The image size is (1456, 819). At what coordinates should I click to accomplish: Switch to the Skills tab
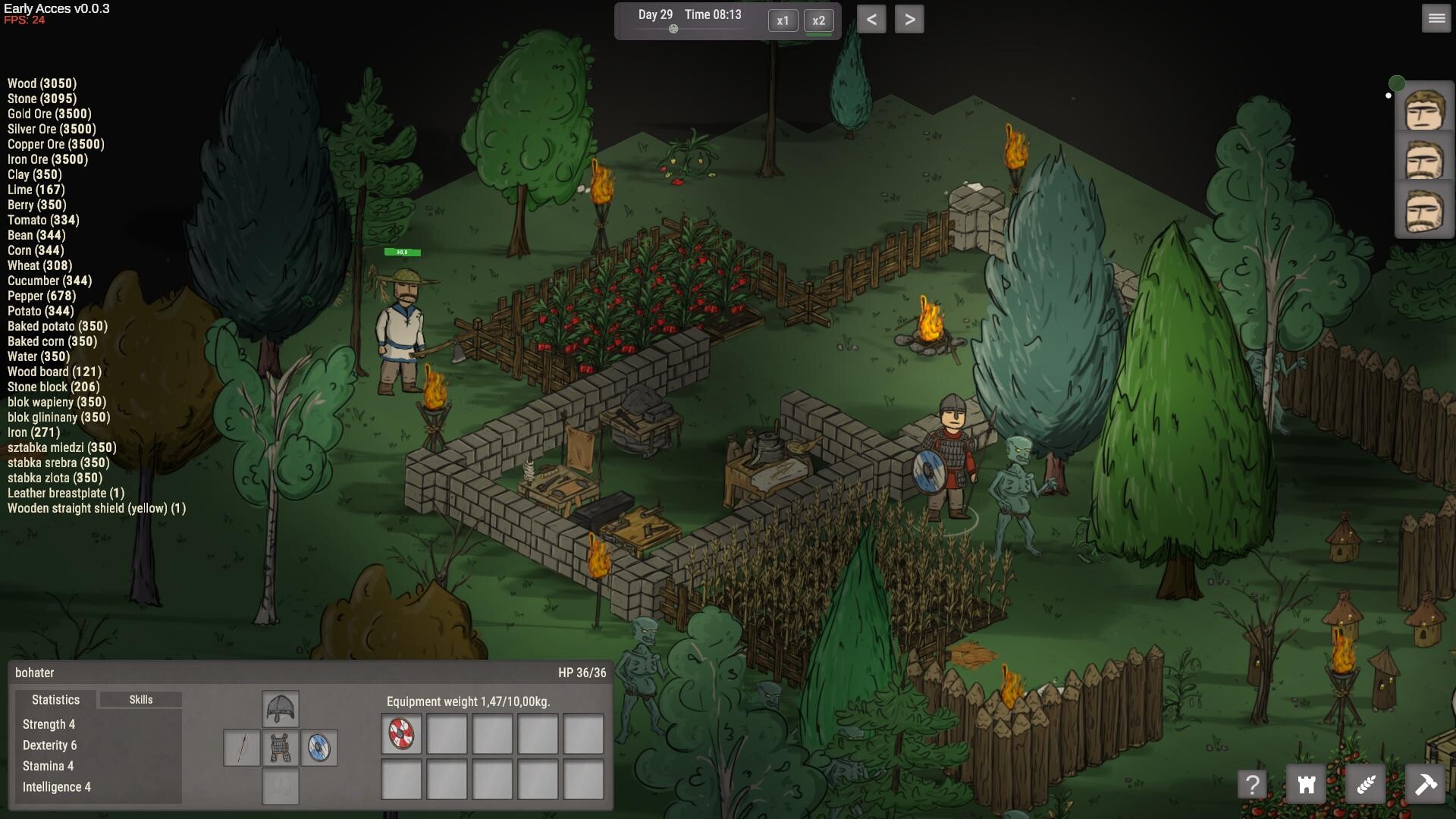tap(141, 699)
